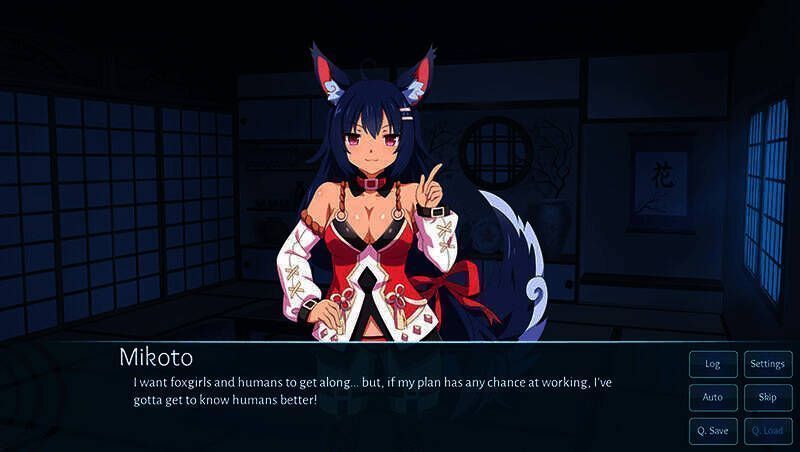
Task: Open the dialogue Log
Action: coord(713,364)
